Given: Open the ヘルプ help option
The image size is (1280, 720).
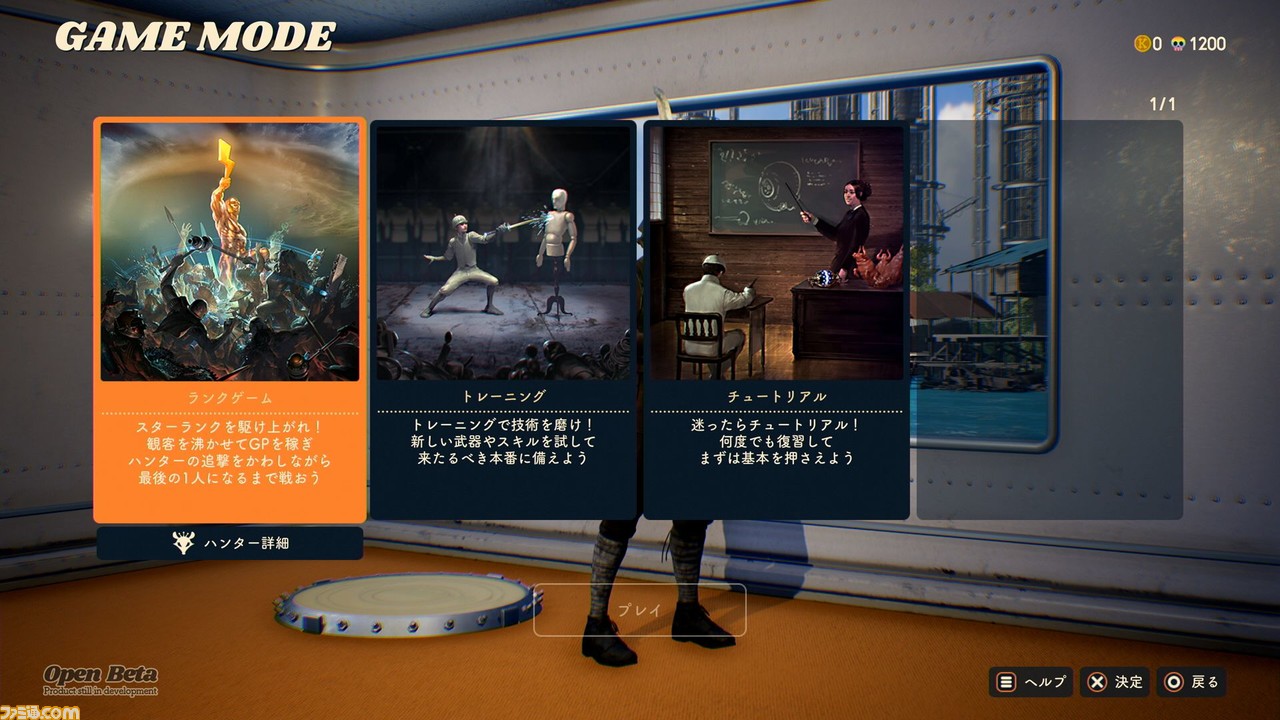Looking at the screenshot, I should pyautogui.click(x=1031, y=682).
